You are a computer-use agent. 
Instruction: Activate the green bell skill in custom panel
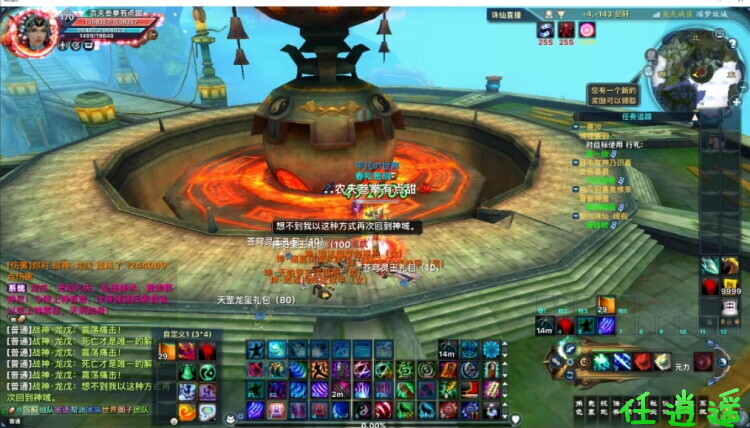[187, 371]
